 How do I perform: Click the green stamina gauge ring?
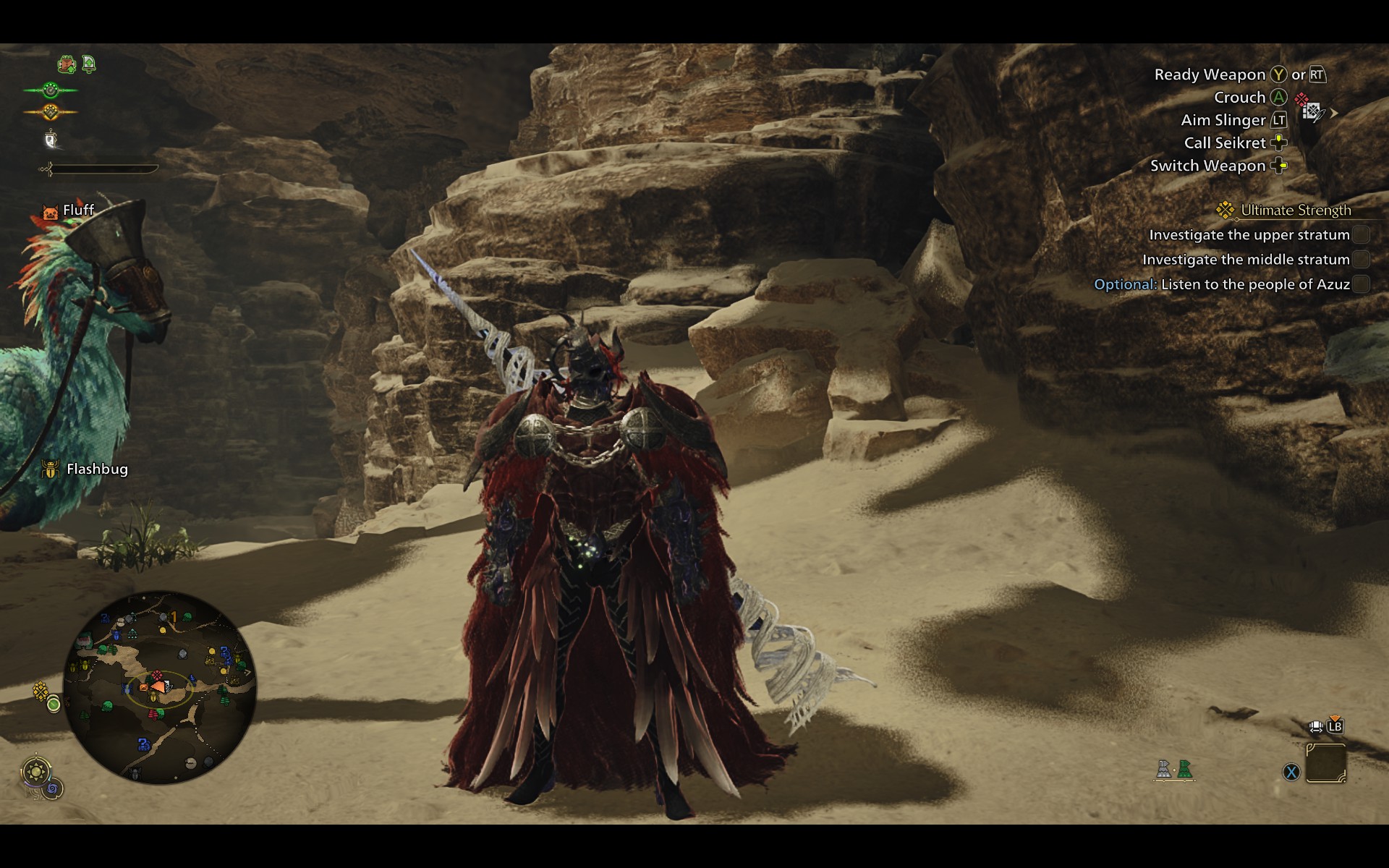[51, 90]
